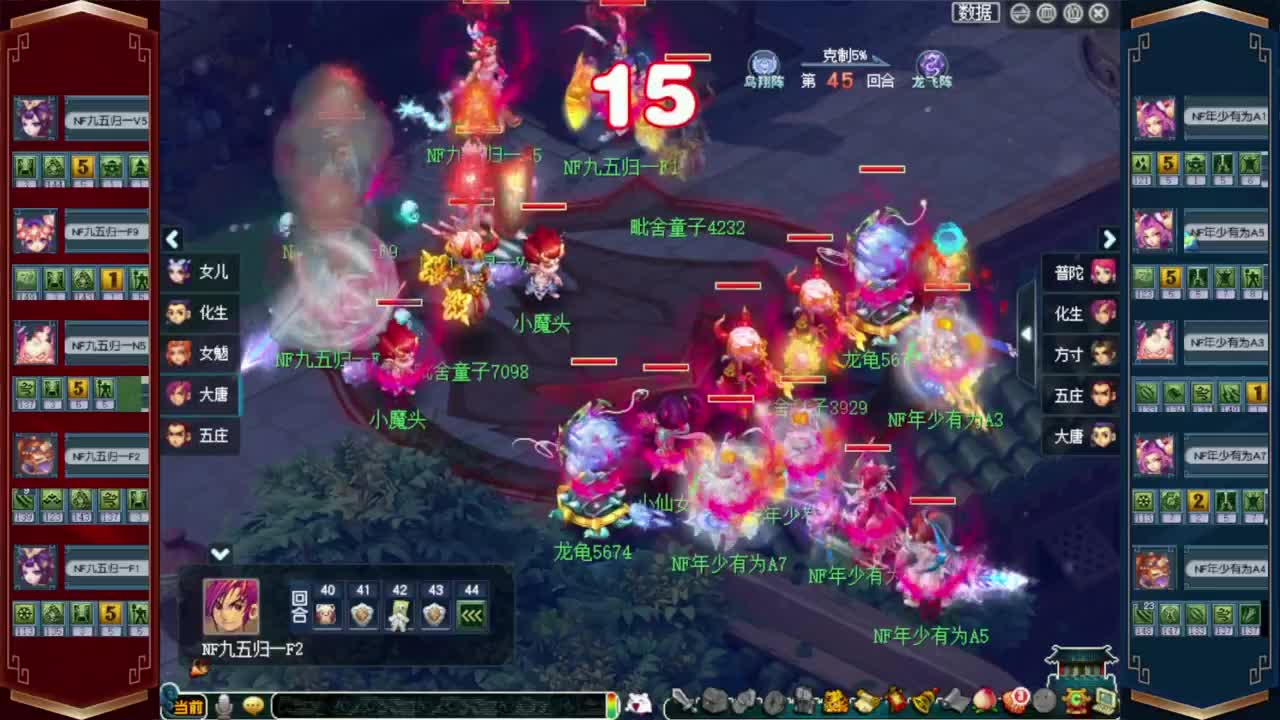The image size is (1280, 720).
Task: Expand the right arrow on the right panel edge
Action: click(x=1109, y=240)
